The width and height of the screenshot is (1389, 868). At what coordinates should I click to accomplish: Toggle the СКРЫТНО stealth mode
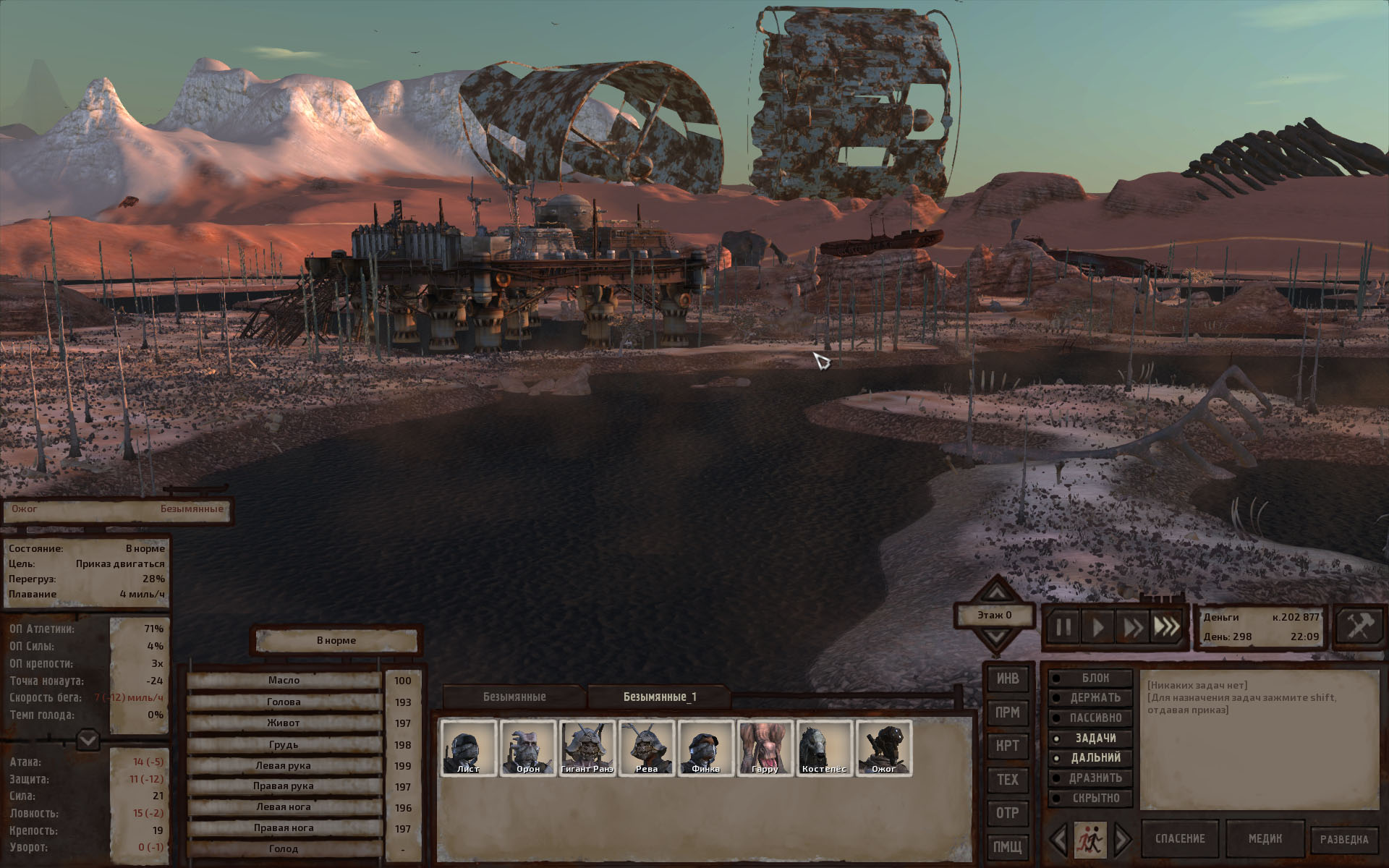point(1091,798)
